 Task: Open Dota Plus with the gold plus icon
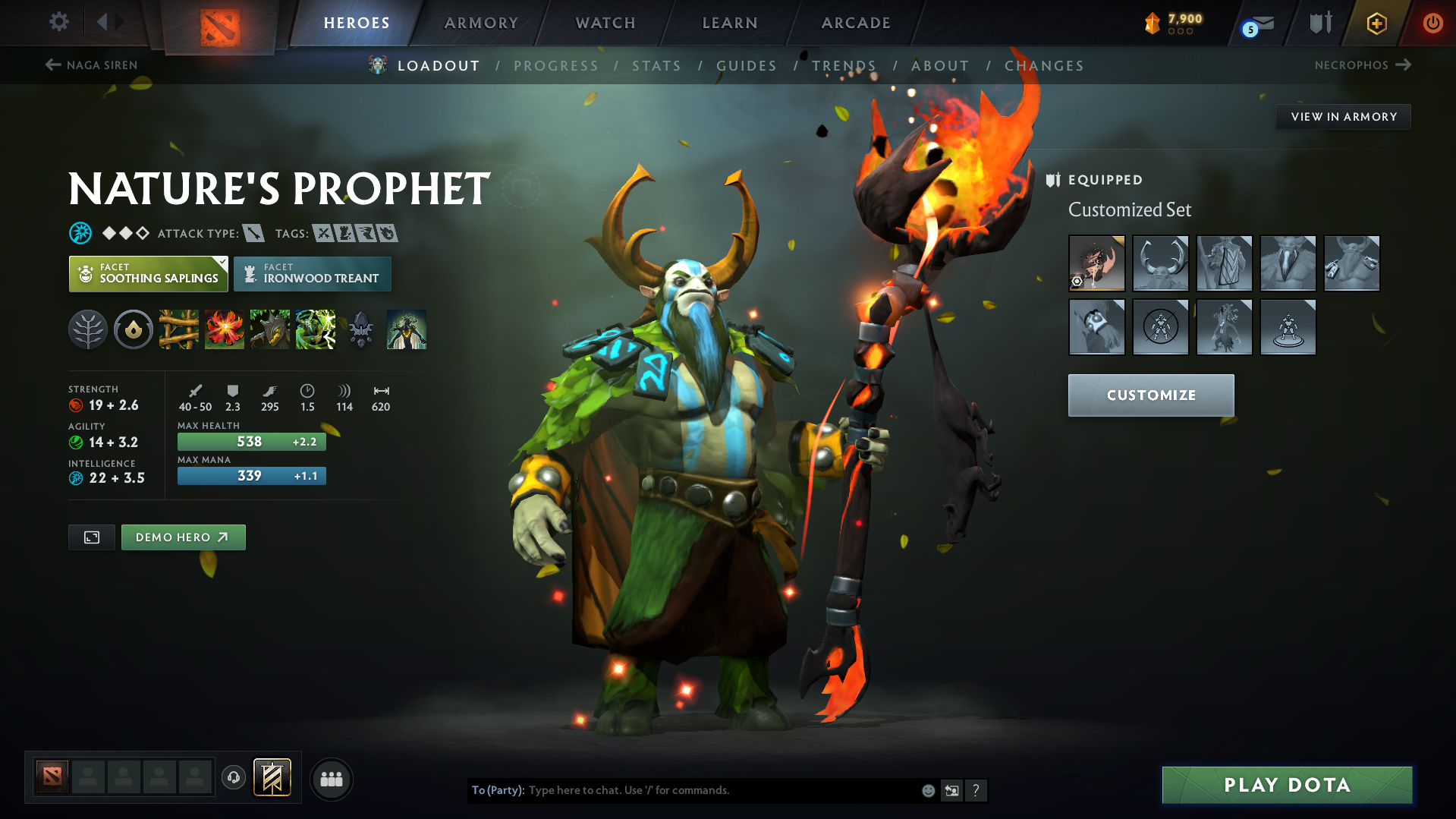click(1376, 23)
